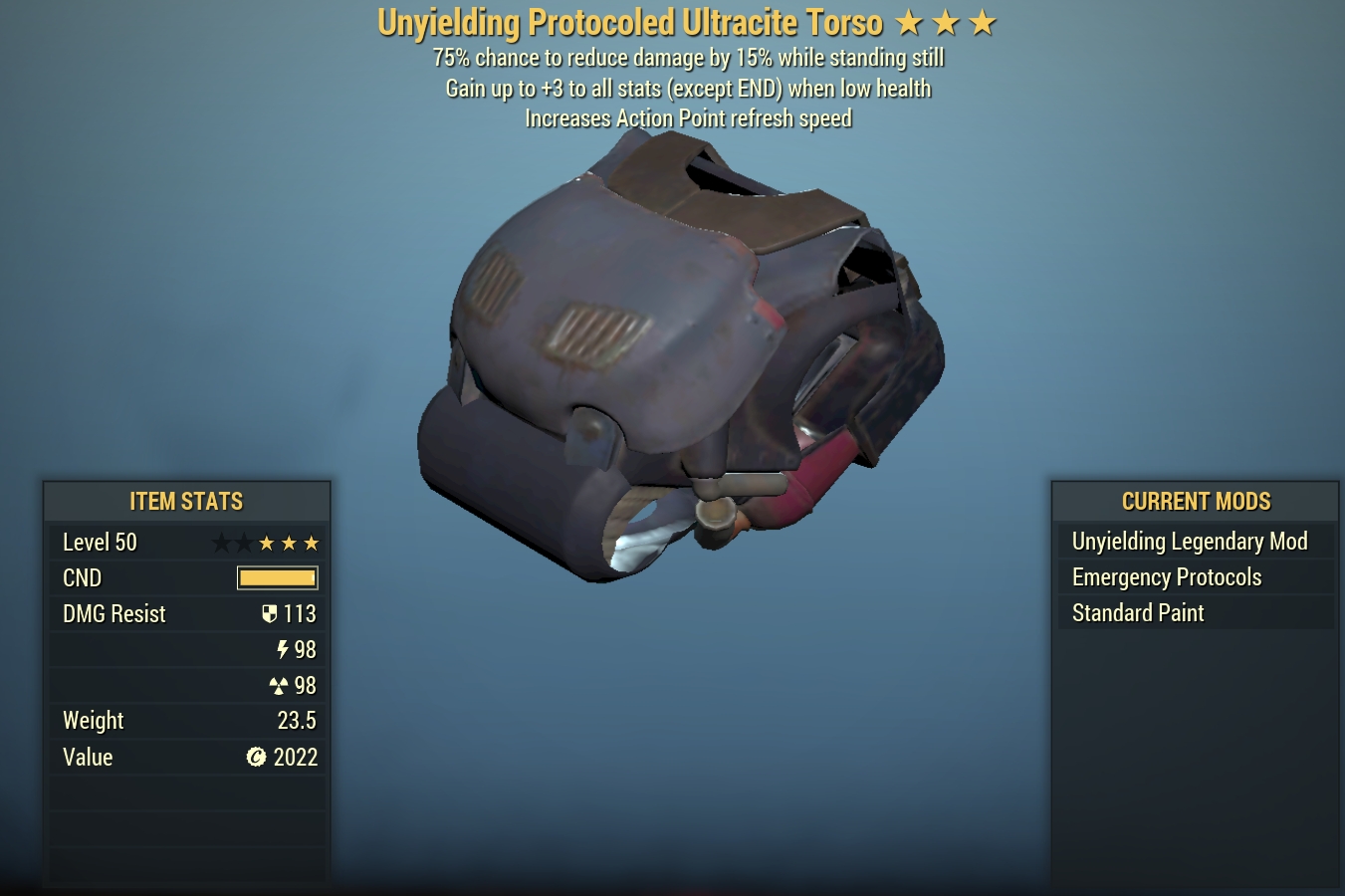Expand the Weight stat row

(186, 720)
